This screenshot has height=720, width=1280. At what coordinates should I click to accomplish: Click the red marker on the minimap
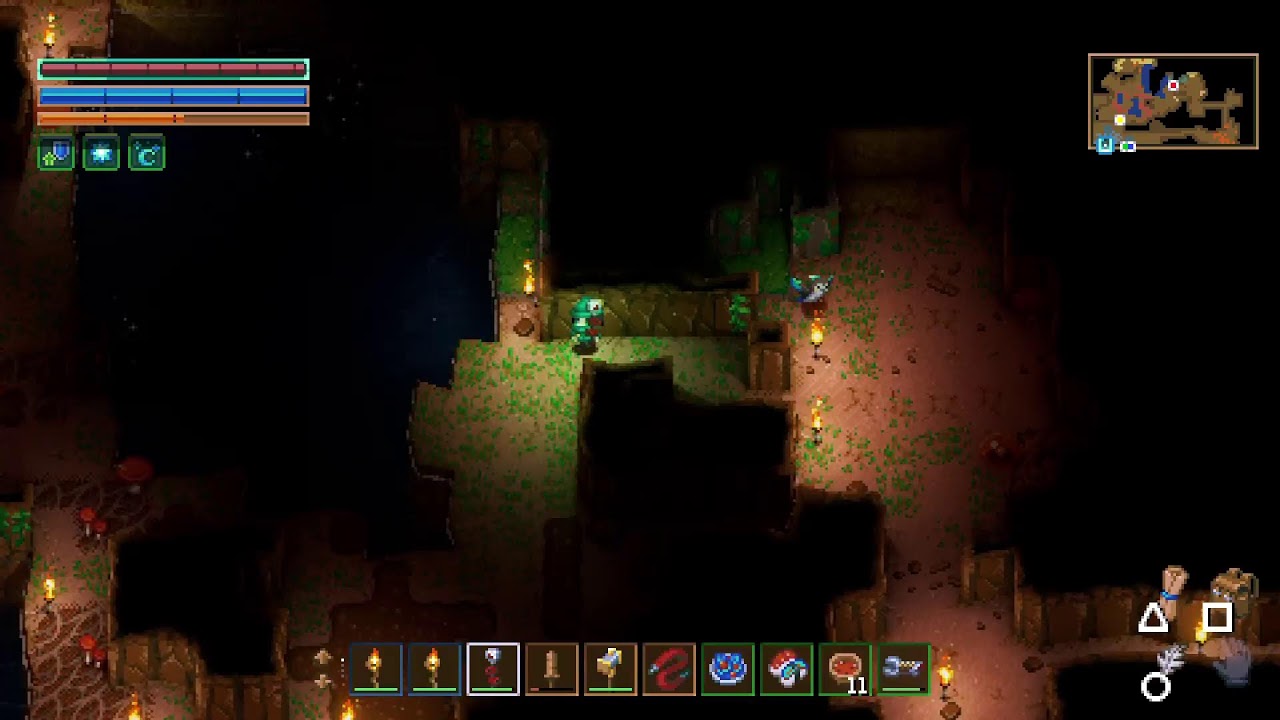coord(1174,85)
